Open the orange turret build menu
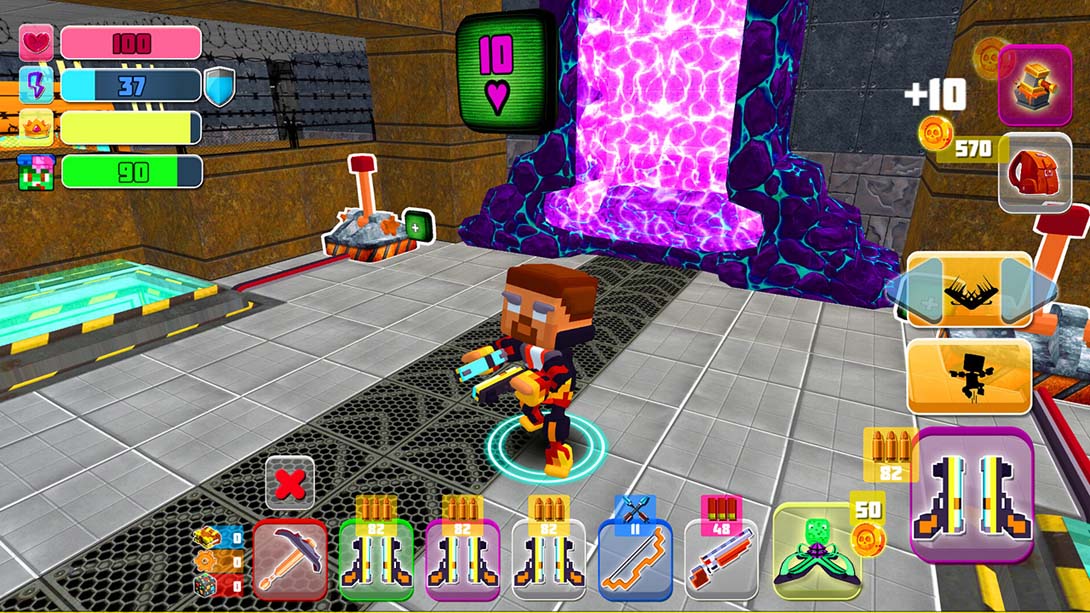The height and width of the screenshot is (613, 1090). tap(1034, 85)
